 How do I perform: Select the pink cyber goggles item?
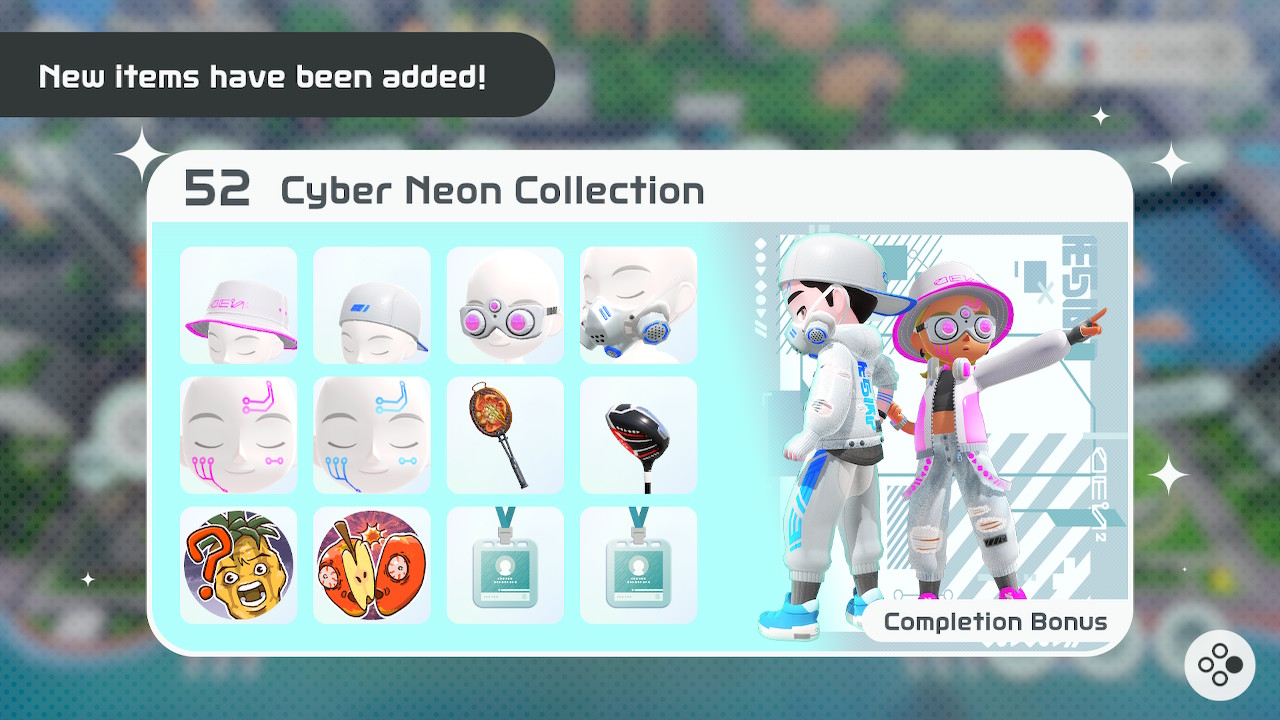click(505, 305)
